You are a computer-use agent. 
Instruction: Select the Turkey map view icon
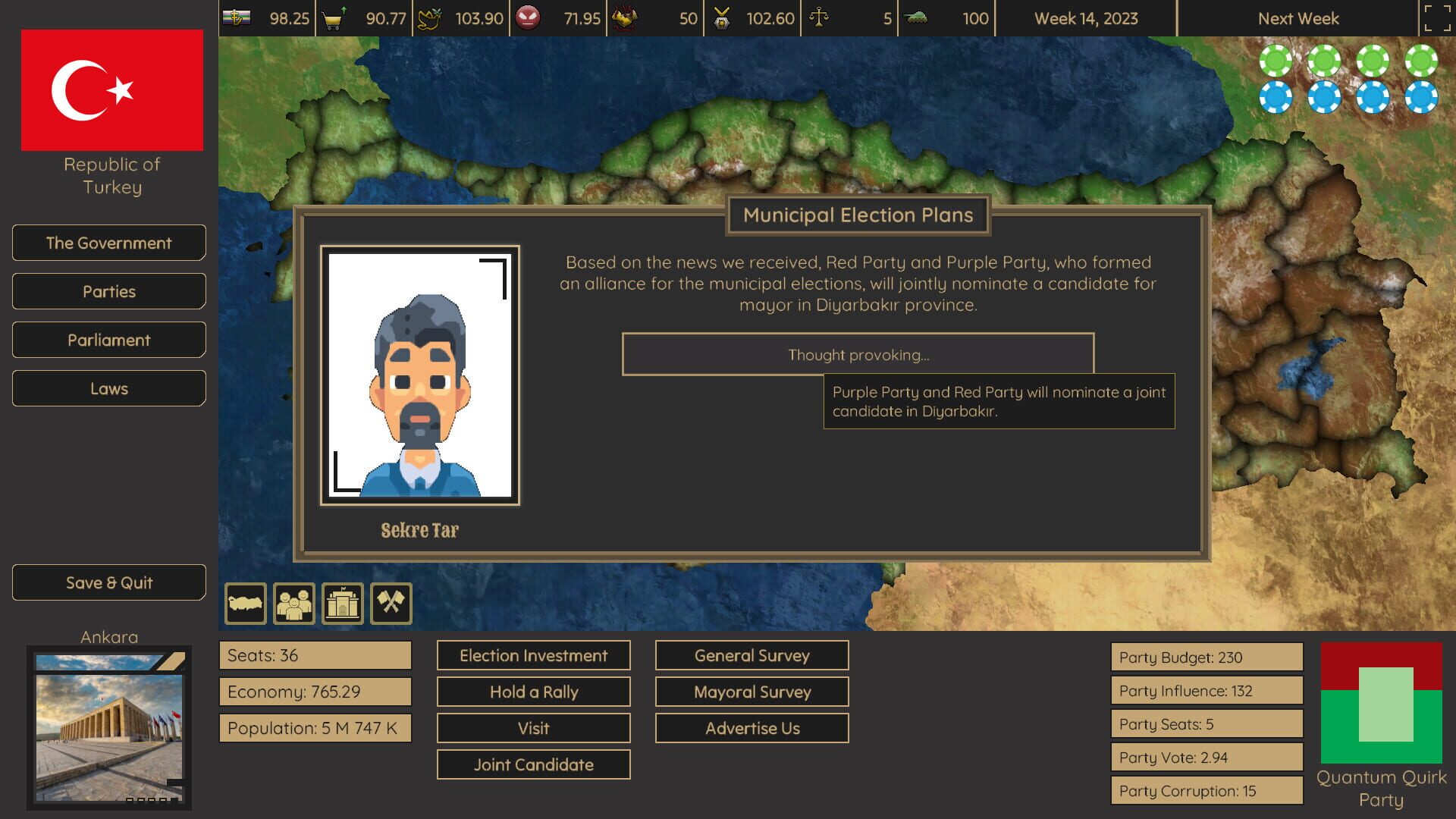click(x=246, y=603)
